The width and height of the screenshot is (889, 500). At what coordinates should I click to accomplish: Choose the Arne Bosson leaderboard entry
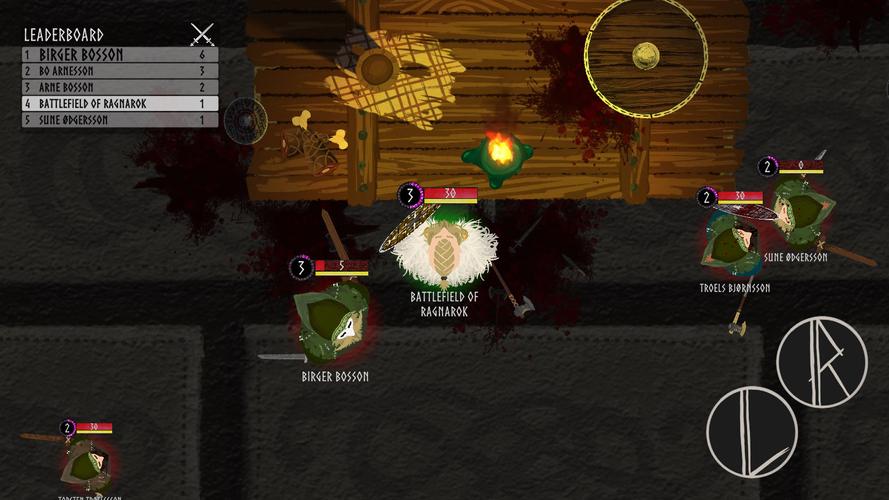(120, 87)
